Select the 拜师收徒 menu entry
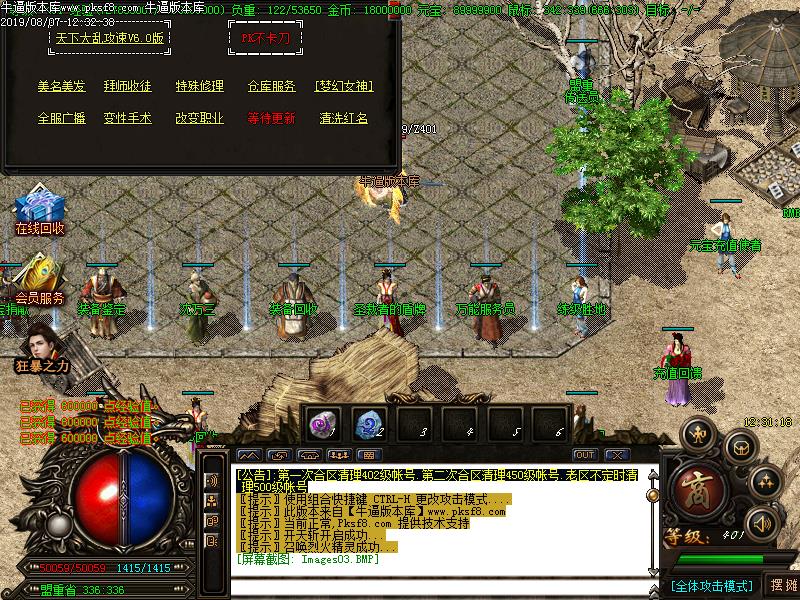800x600 pixels. [x=128, y=87]
